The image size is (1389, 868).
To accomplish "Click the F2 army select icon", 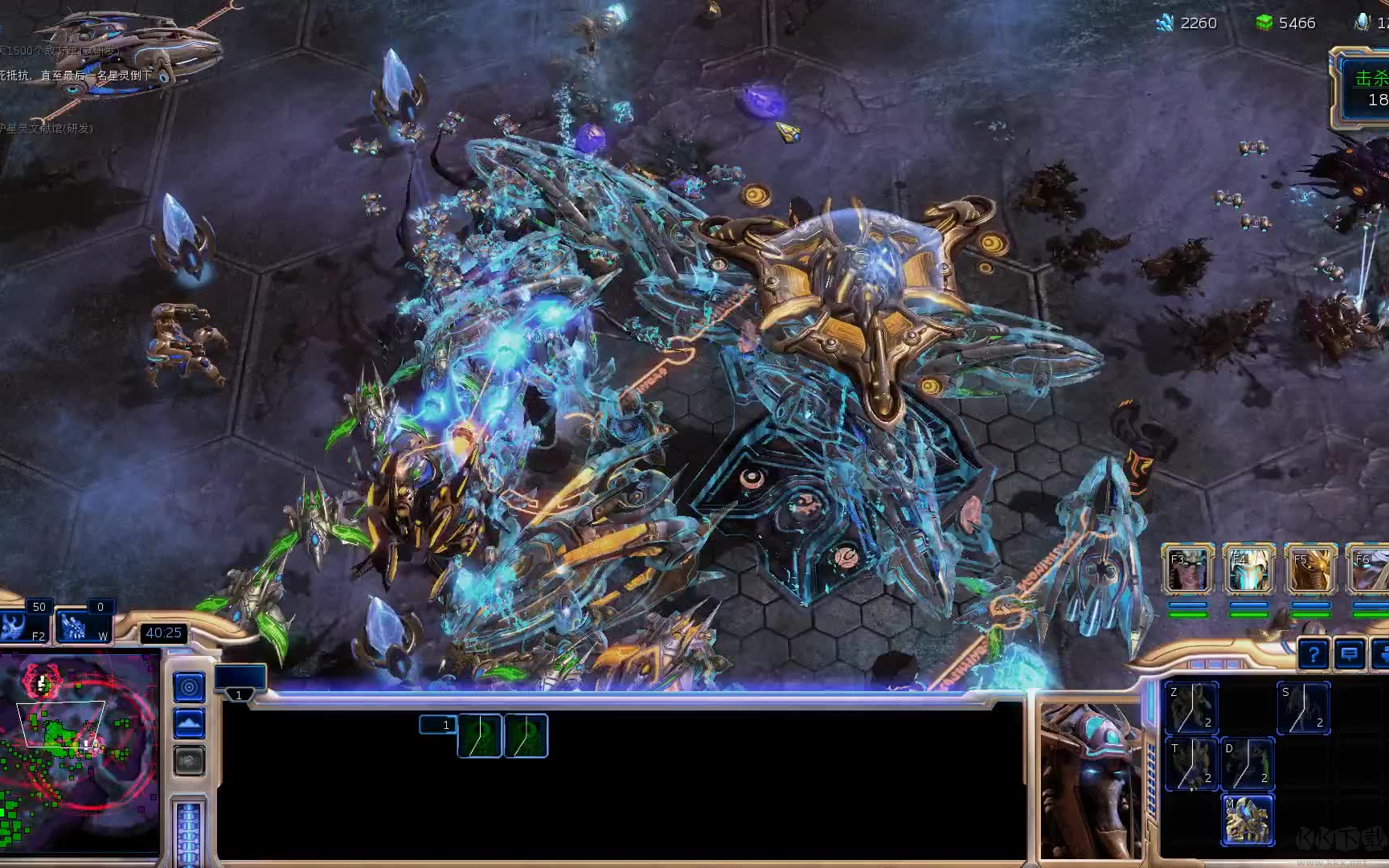I will click(x=24, y=627).
